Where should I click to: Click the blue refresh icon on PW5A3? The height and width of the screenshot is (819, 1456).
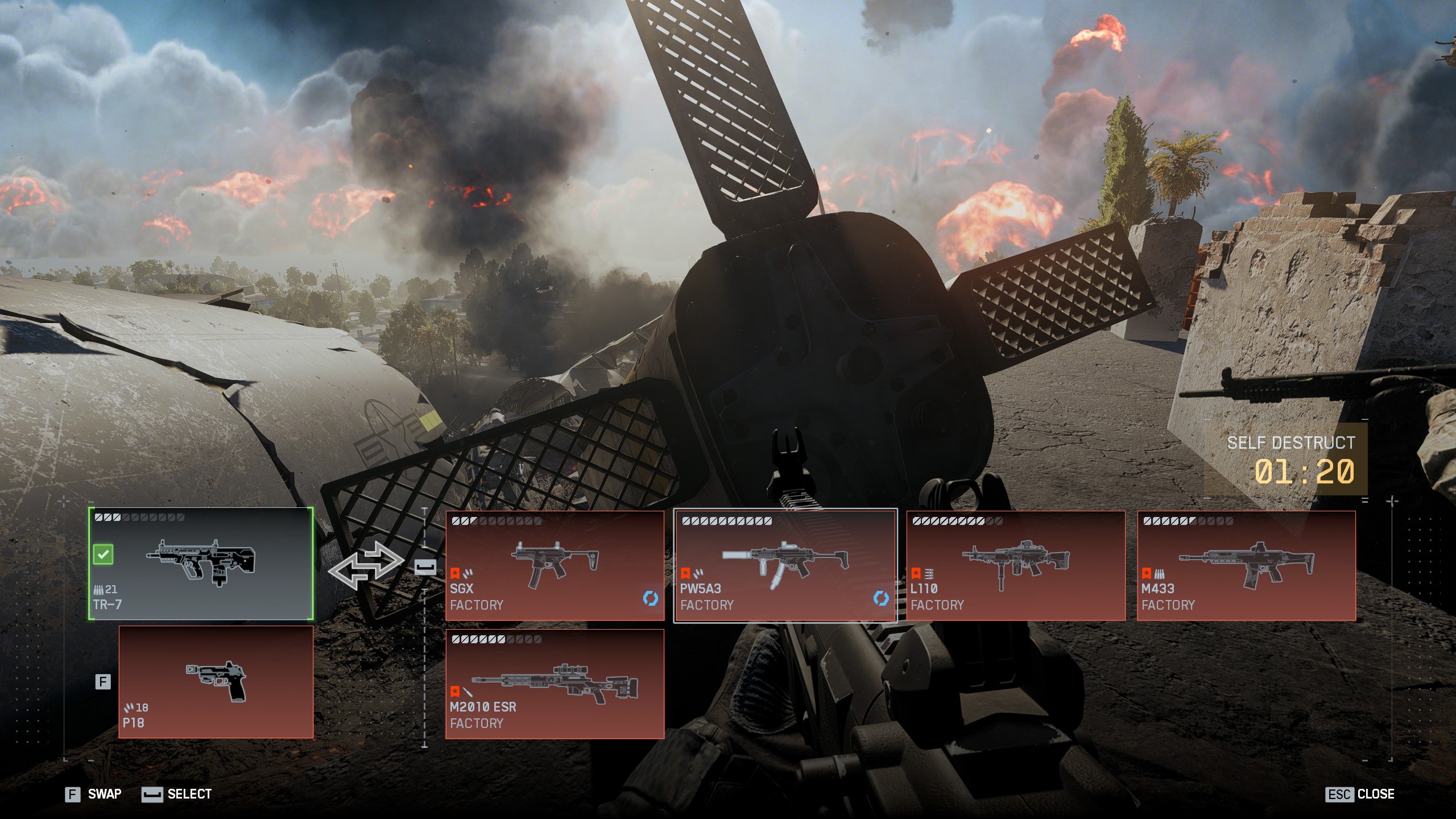point(880,598)
